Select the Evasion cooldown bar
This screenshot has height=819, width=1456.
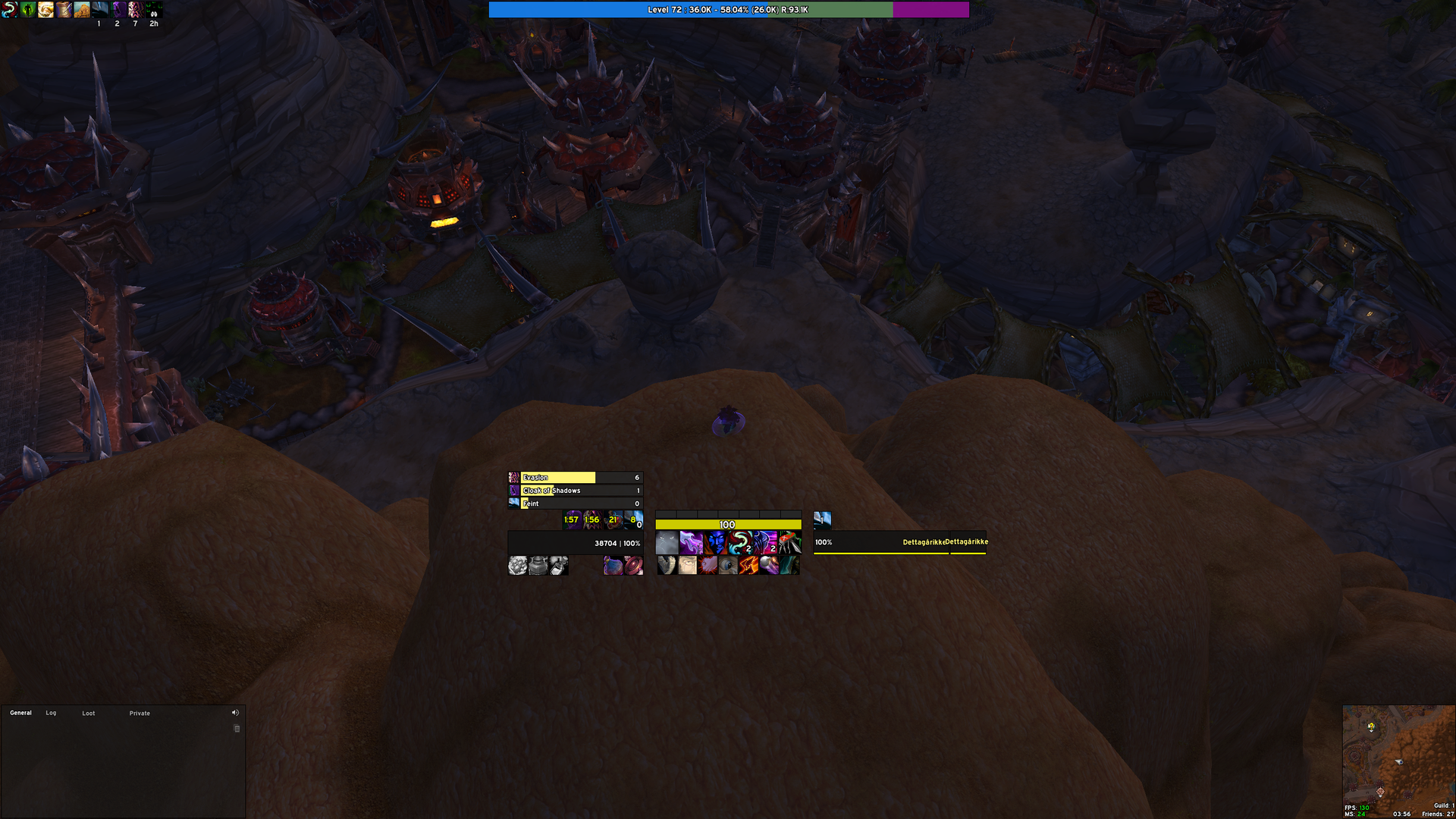[576, 478]
